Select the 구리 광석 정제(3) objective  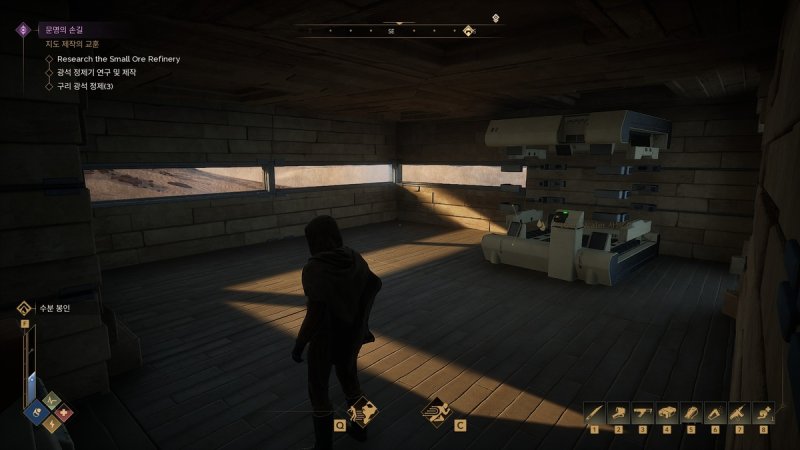[x=85, y=86]
